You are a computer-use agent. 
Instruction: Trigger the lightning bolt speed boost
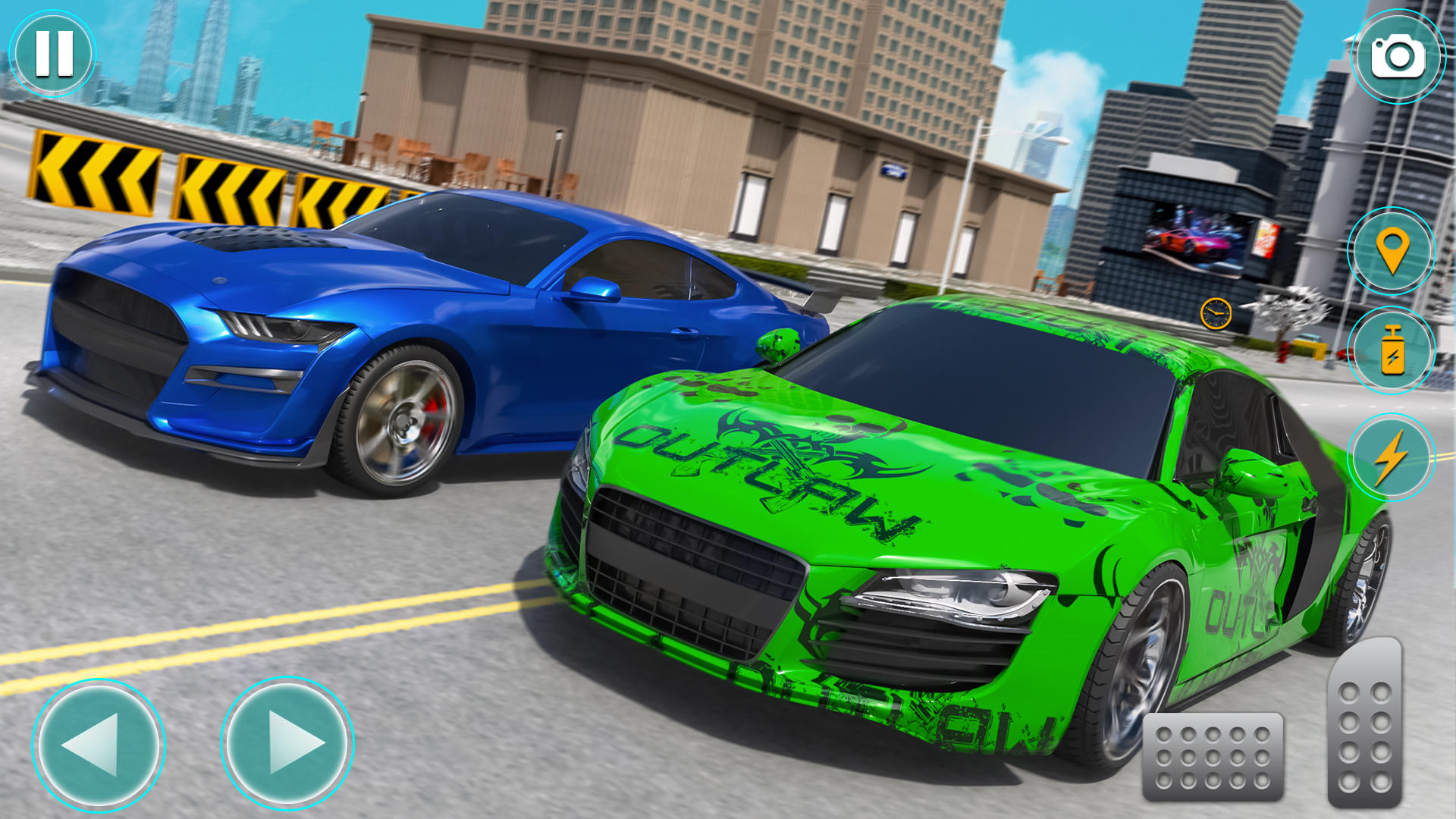[x=1393, y=455]
